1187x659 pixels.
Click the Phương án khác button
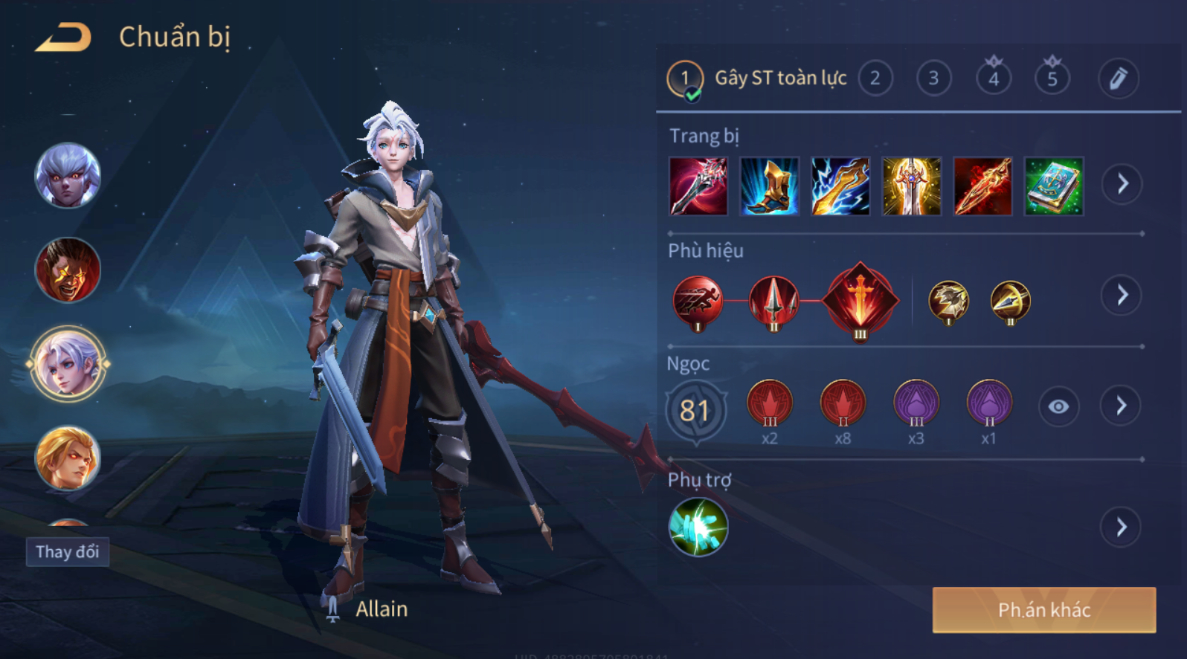[x=1044, y=610]
